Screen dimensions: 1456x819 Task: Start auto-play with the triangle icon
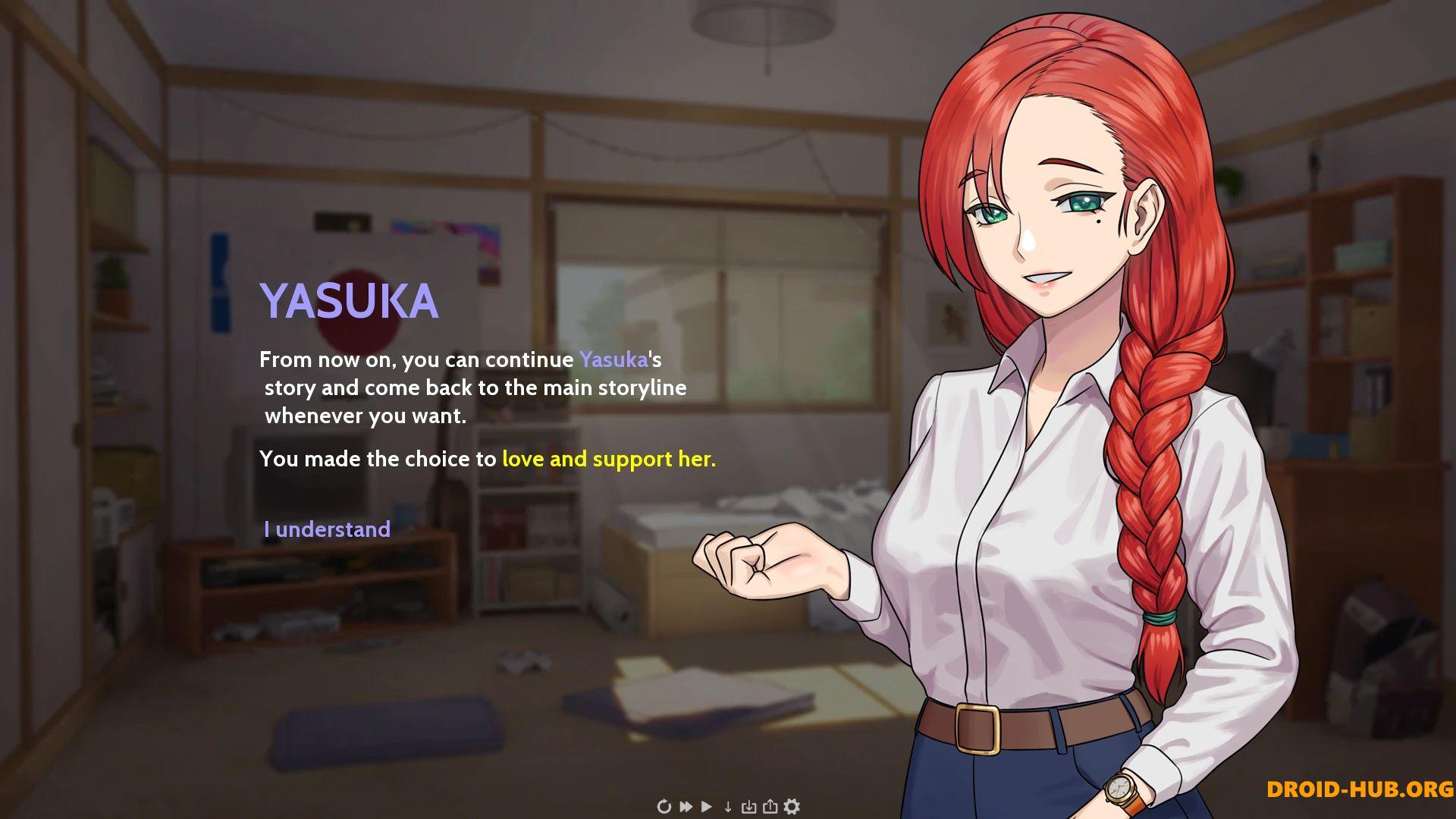(x=707, y=806)
